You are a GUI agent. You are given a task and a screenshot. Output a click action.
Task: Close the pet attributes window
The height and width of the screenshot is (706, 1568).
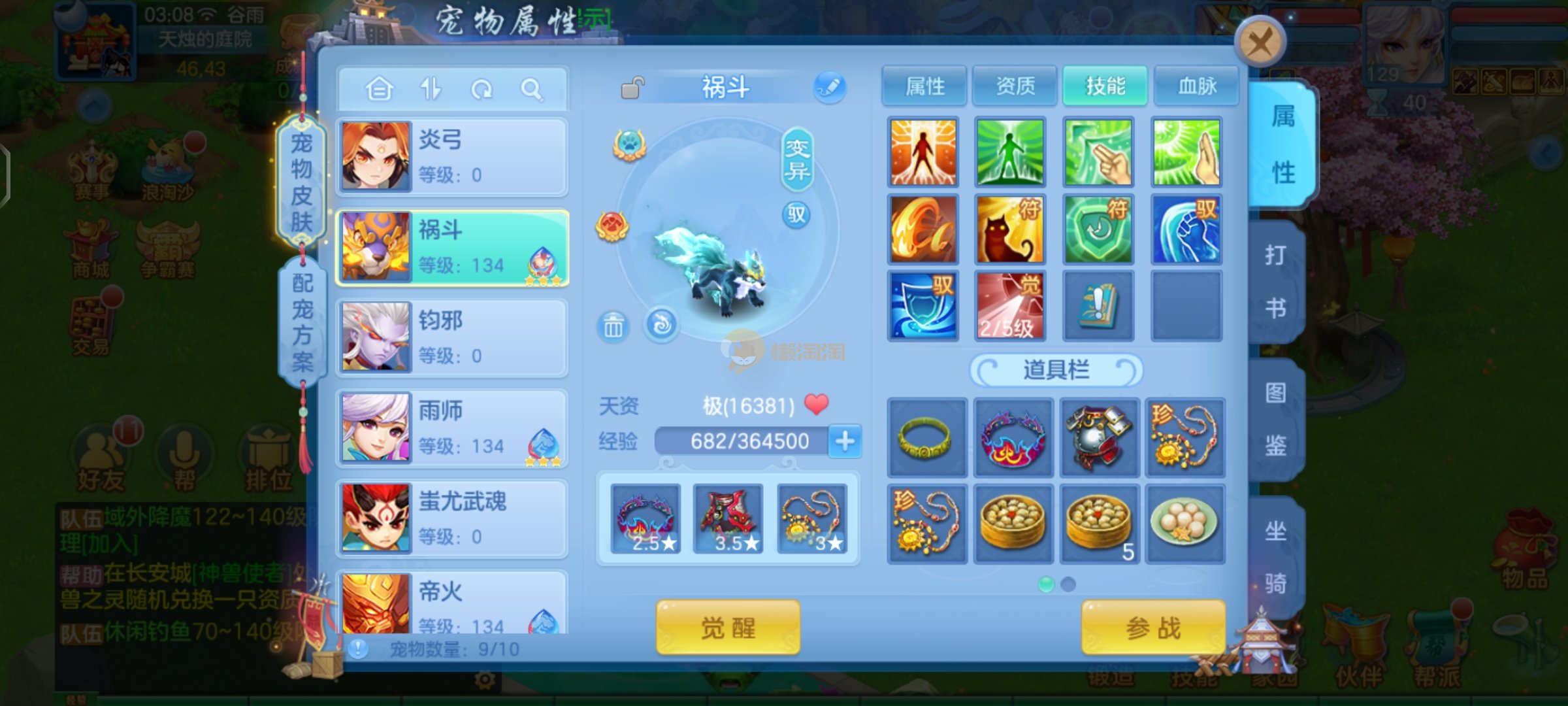(1260, 43)
